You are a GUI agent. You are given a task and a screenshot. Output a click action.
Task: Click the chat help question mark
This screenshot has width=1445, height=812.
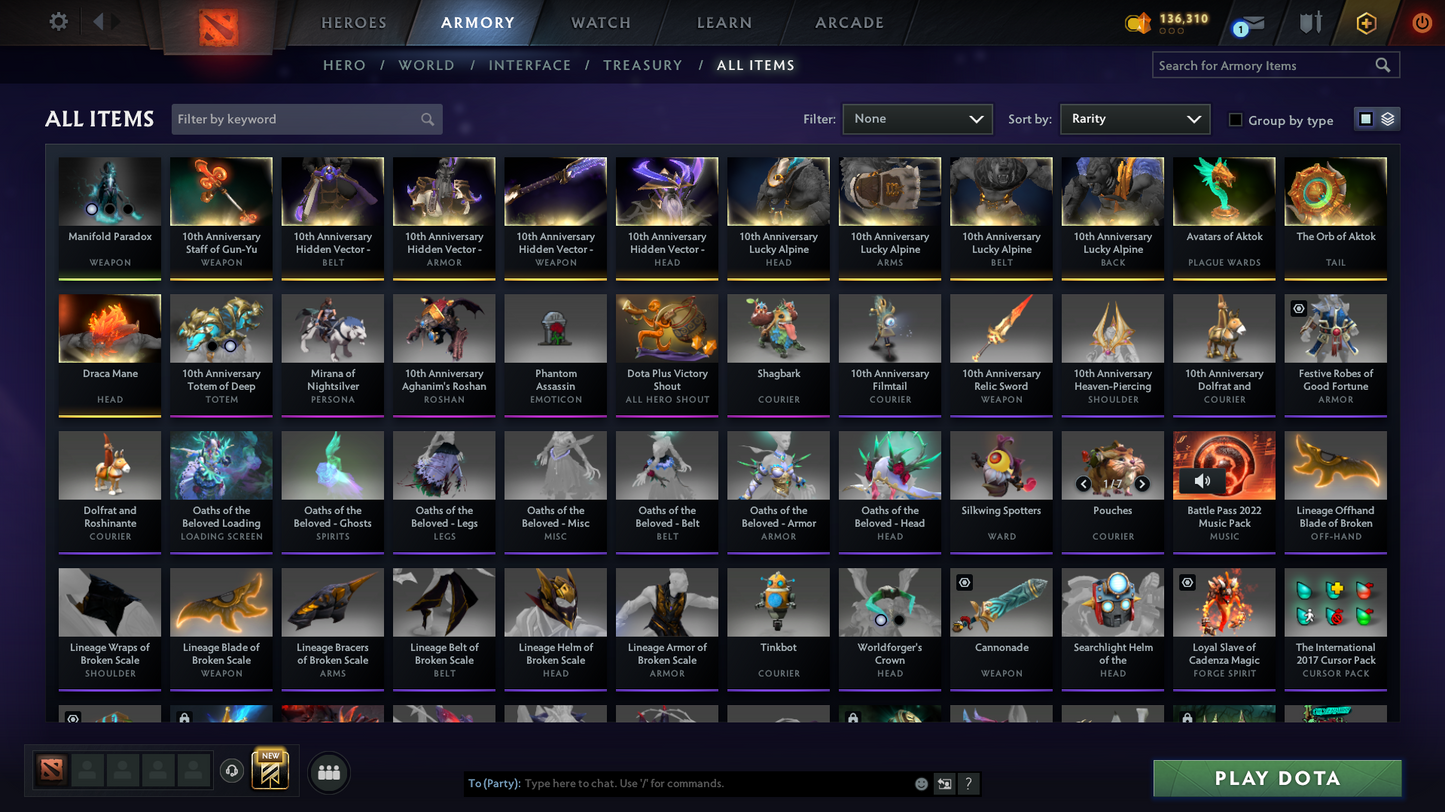[x=966, y=783]
